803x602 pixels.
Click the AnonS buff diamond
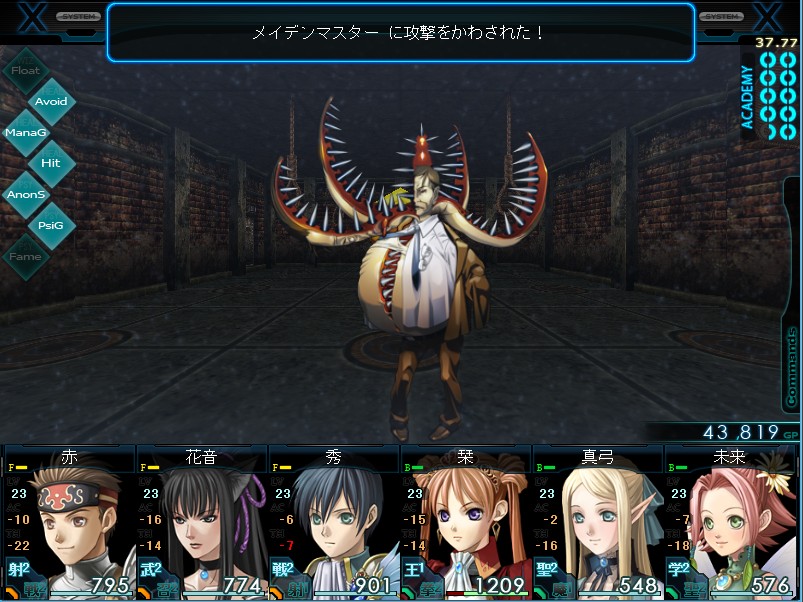point(26,194)
